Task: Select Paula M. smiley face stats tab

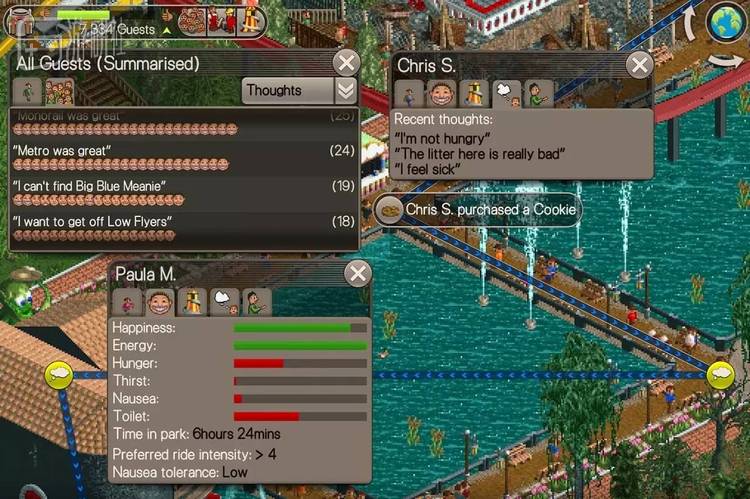Action: pyautogui.click(x=160, y=302)
